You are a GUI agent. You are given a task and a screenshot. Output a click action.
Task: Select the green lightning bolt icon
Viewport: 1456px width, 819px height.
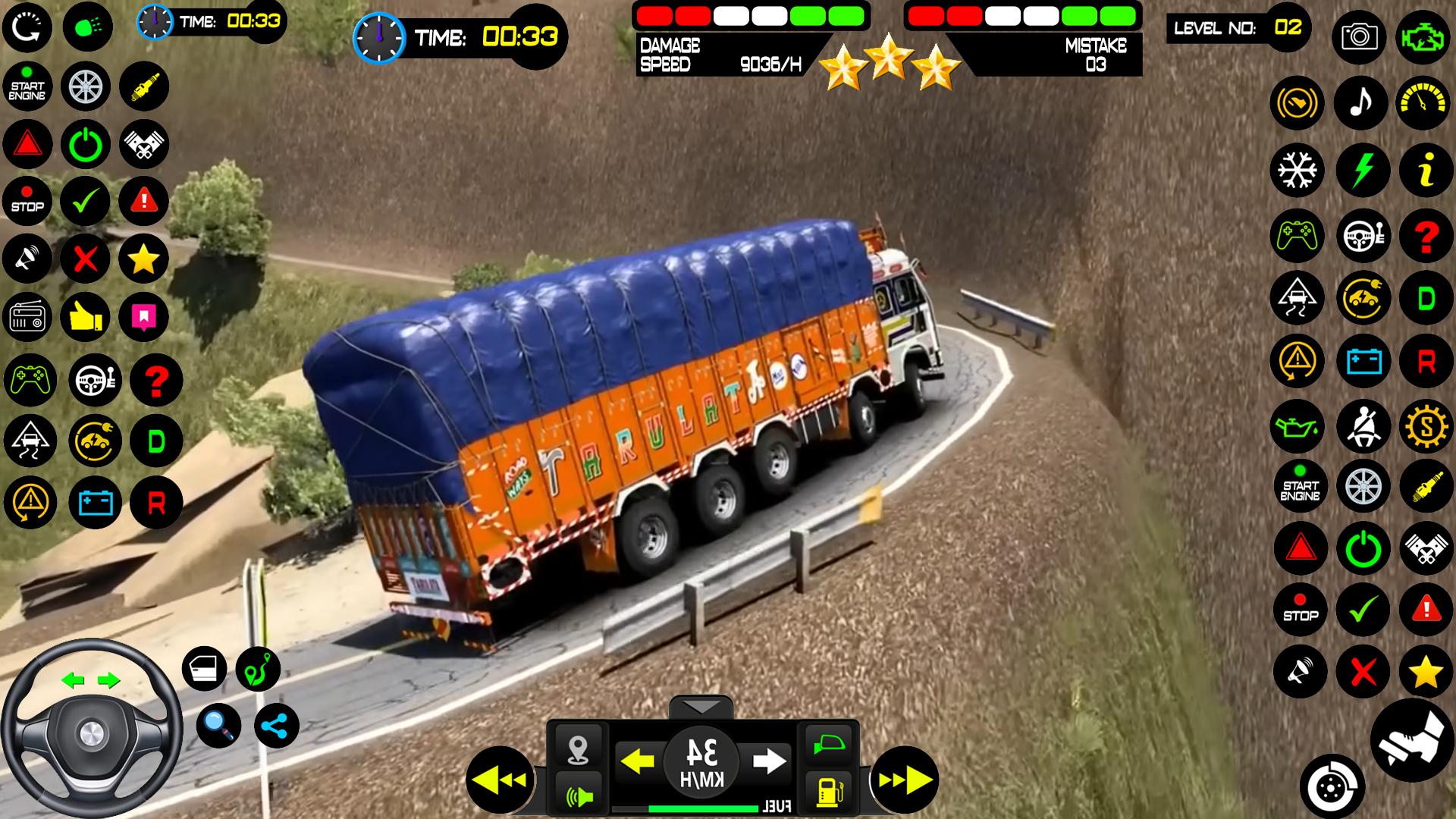coord(1362,170)
